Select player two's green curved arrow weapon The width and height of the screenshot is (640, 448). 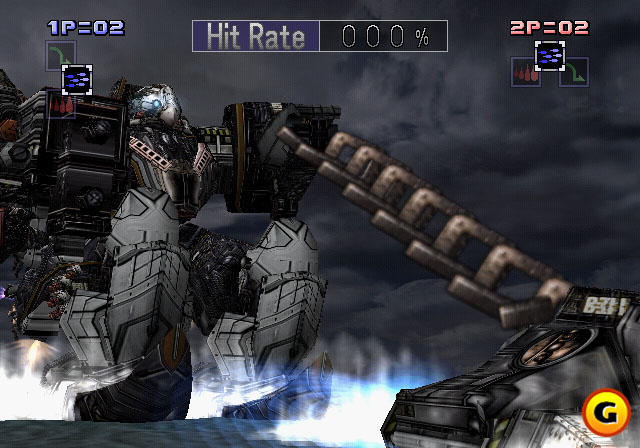tap(573, 72)
